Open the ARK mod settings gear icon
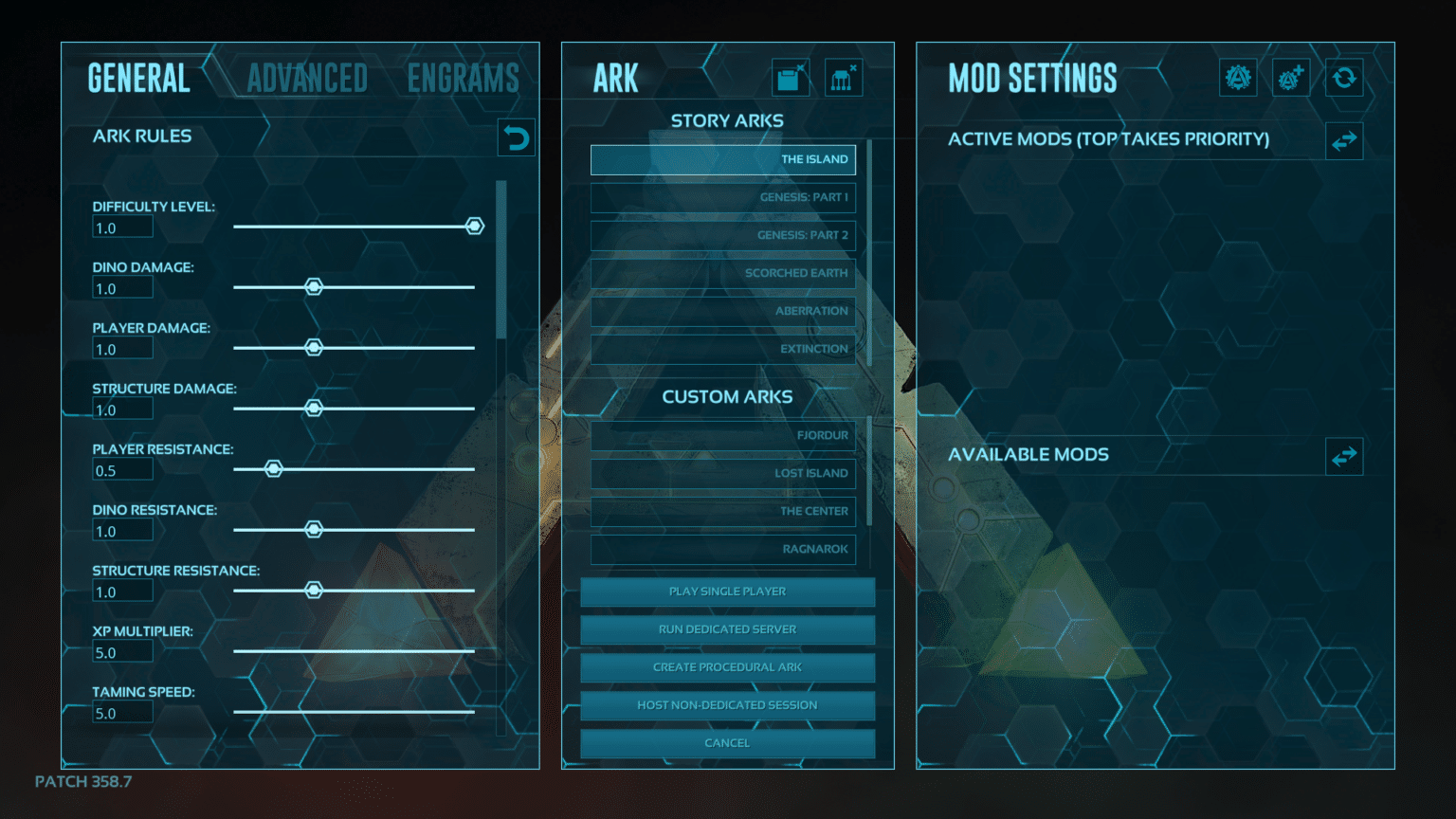Screen dimensions: 1456x819 point(1238,78)
